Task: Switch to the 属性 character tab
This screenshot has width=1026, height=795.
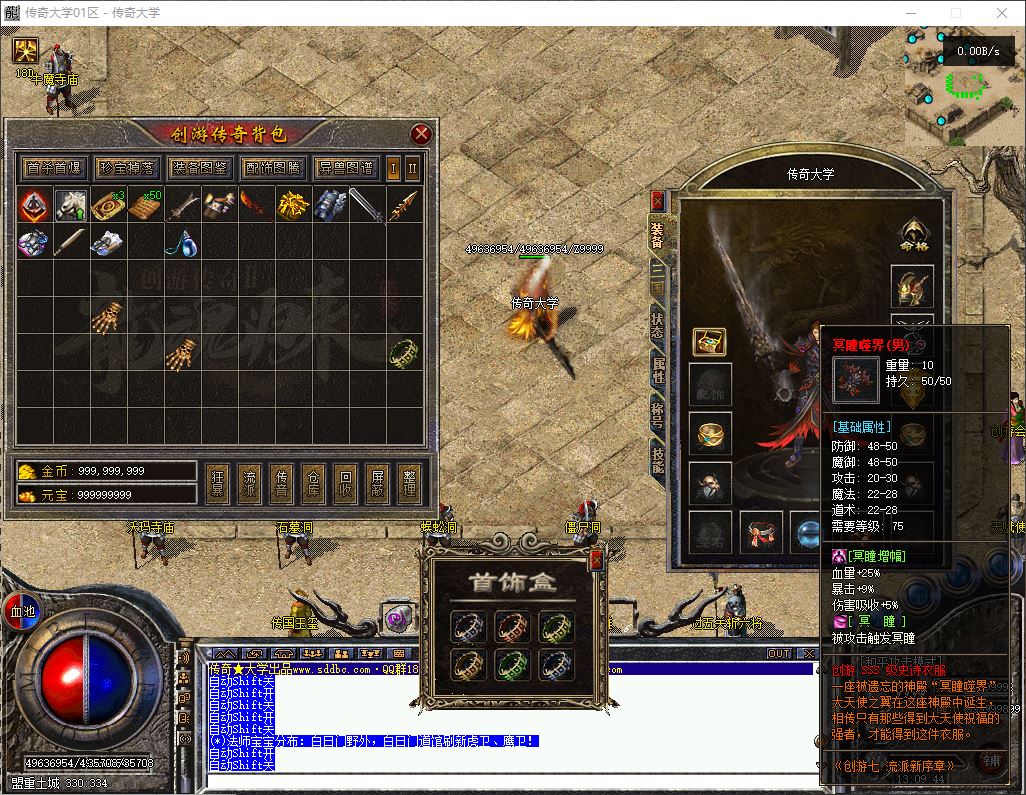Action: pos(658,370)
